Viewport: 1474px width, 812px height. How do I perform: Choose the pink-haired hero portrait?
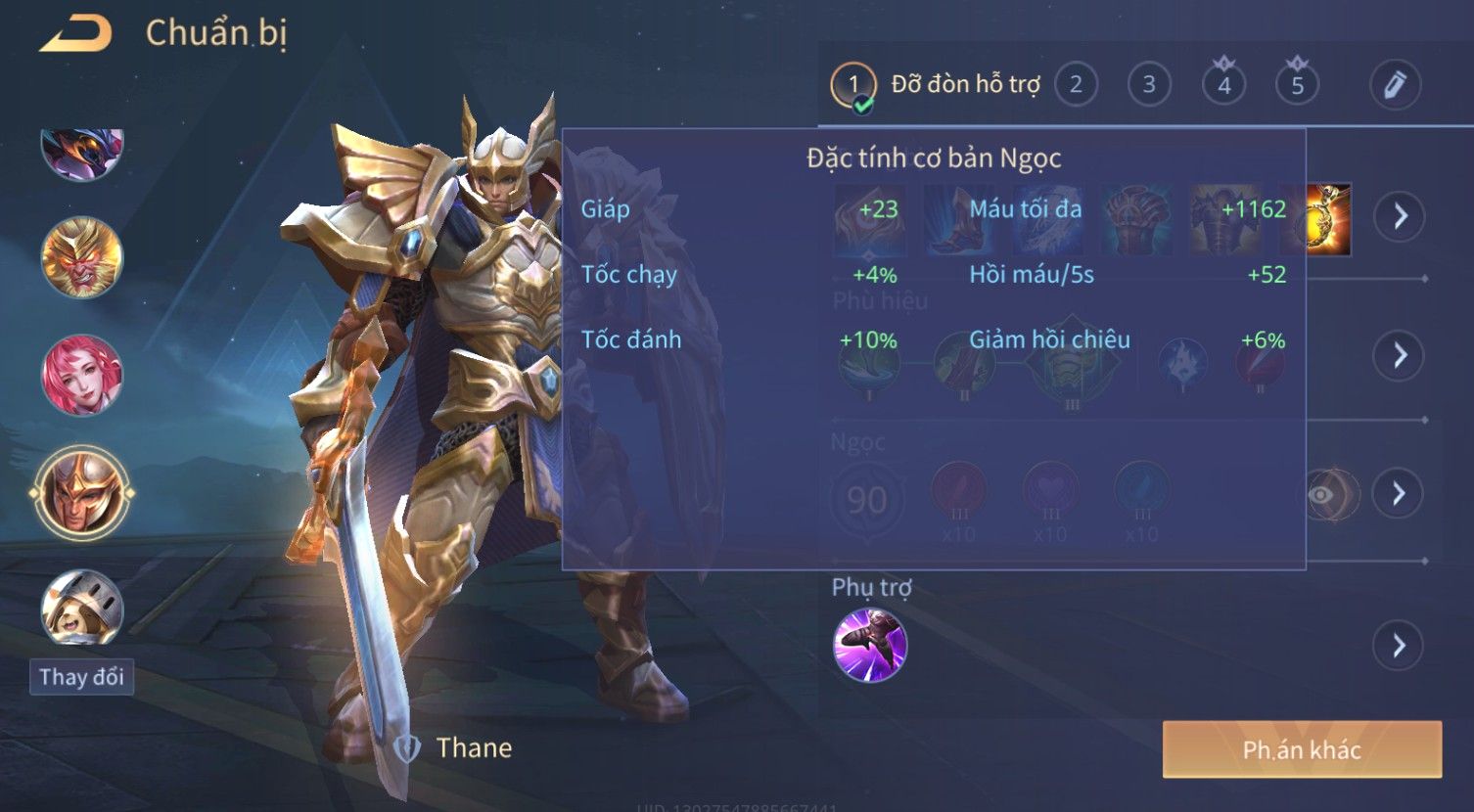81,376
